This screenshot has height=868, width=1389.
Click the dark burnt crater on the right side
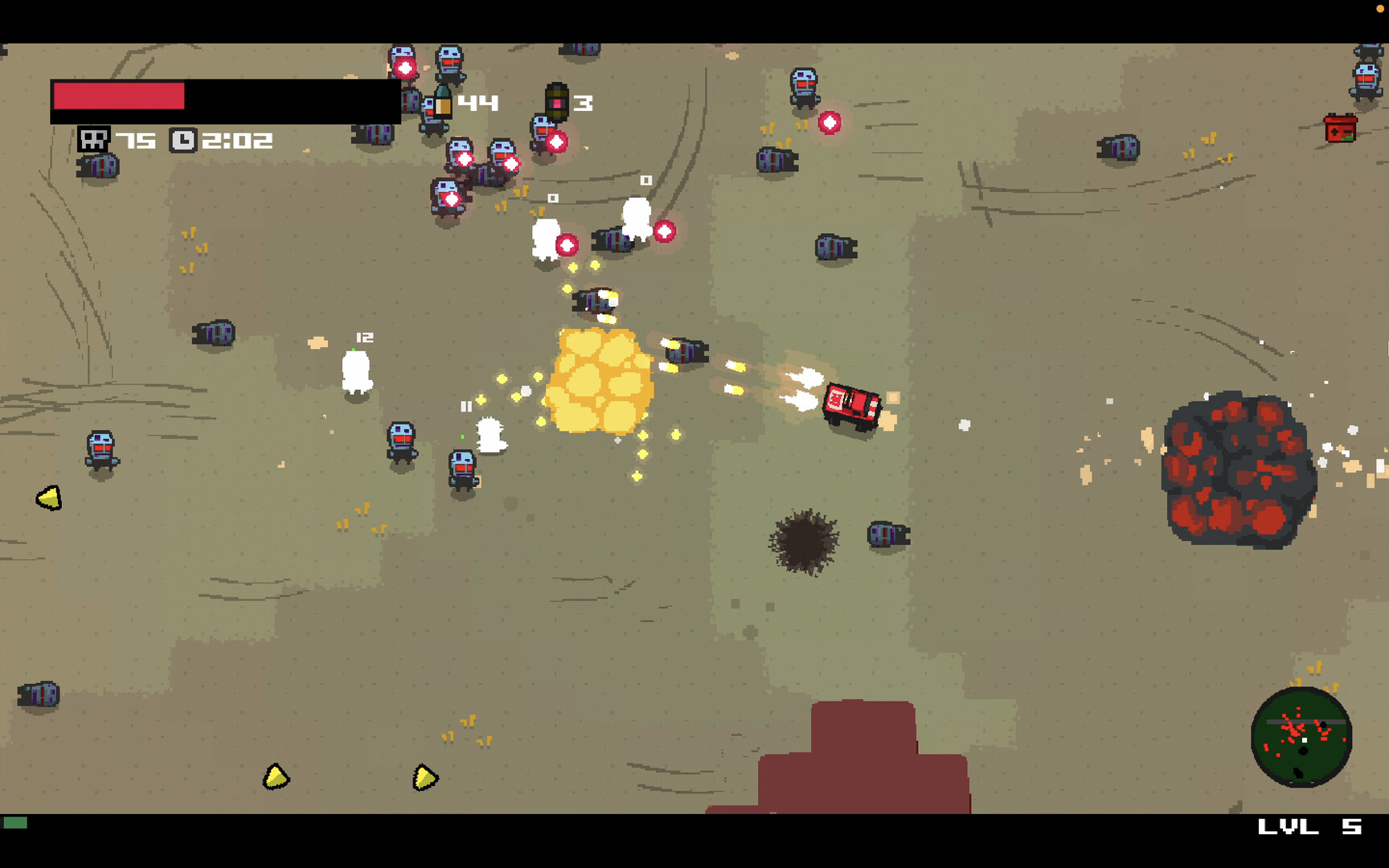click(x=1238, y=470)
